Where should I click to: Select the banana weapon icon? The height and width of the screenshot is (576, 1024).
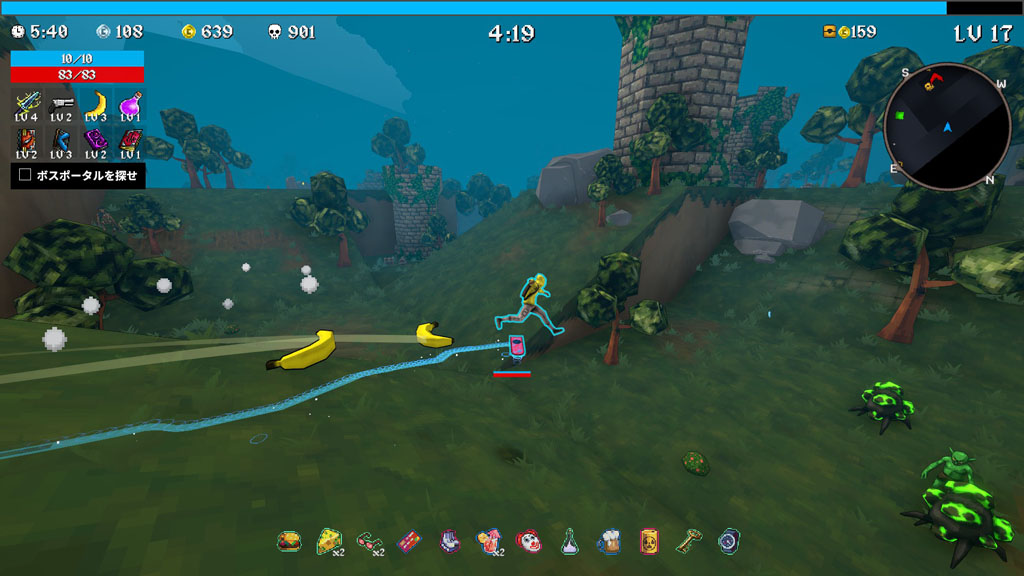tap(96, 103)
